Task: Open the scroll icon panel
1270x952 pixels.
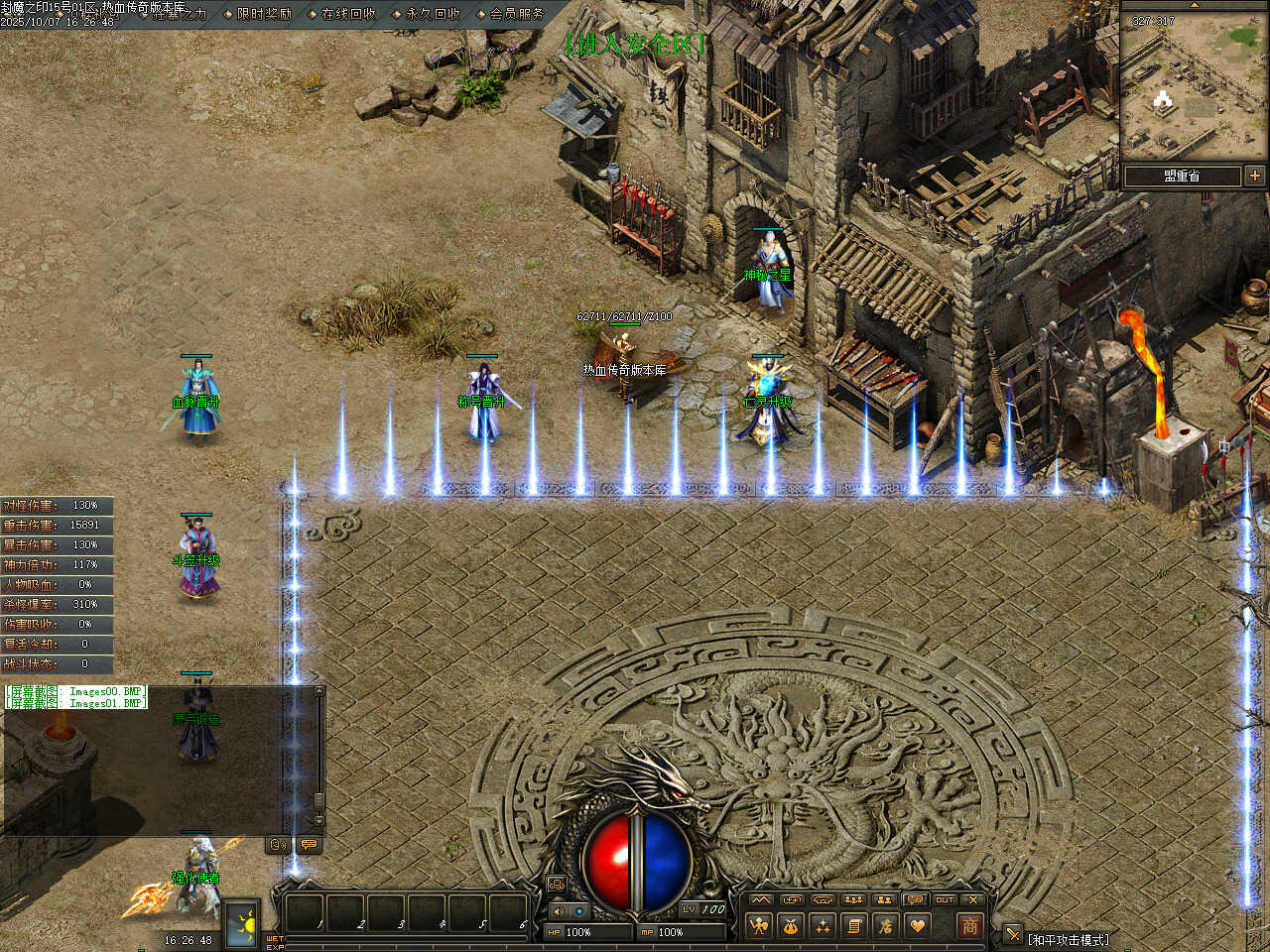Action: pyautogui.click(x=854, y=926)
